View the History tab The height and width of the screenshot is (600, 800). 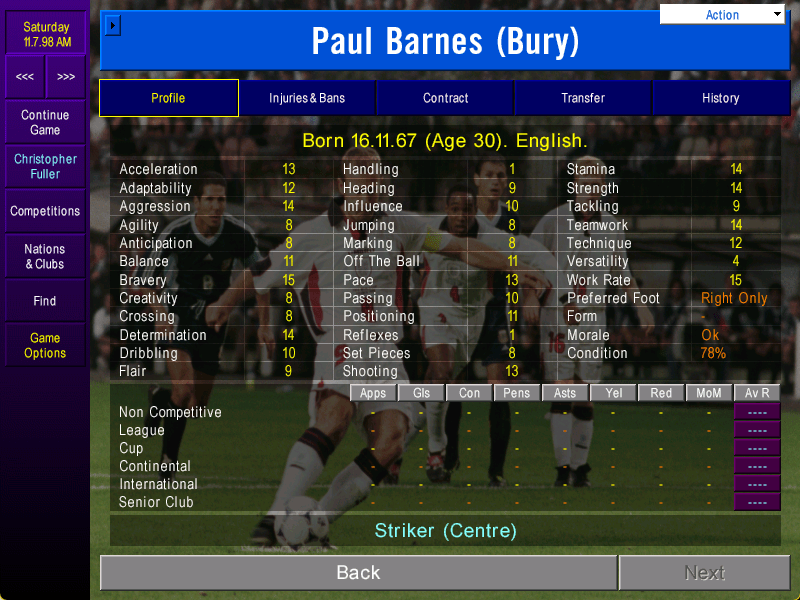tap(720, 98)
